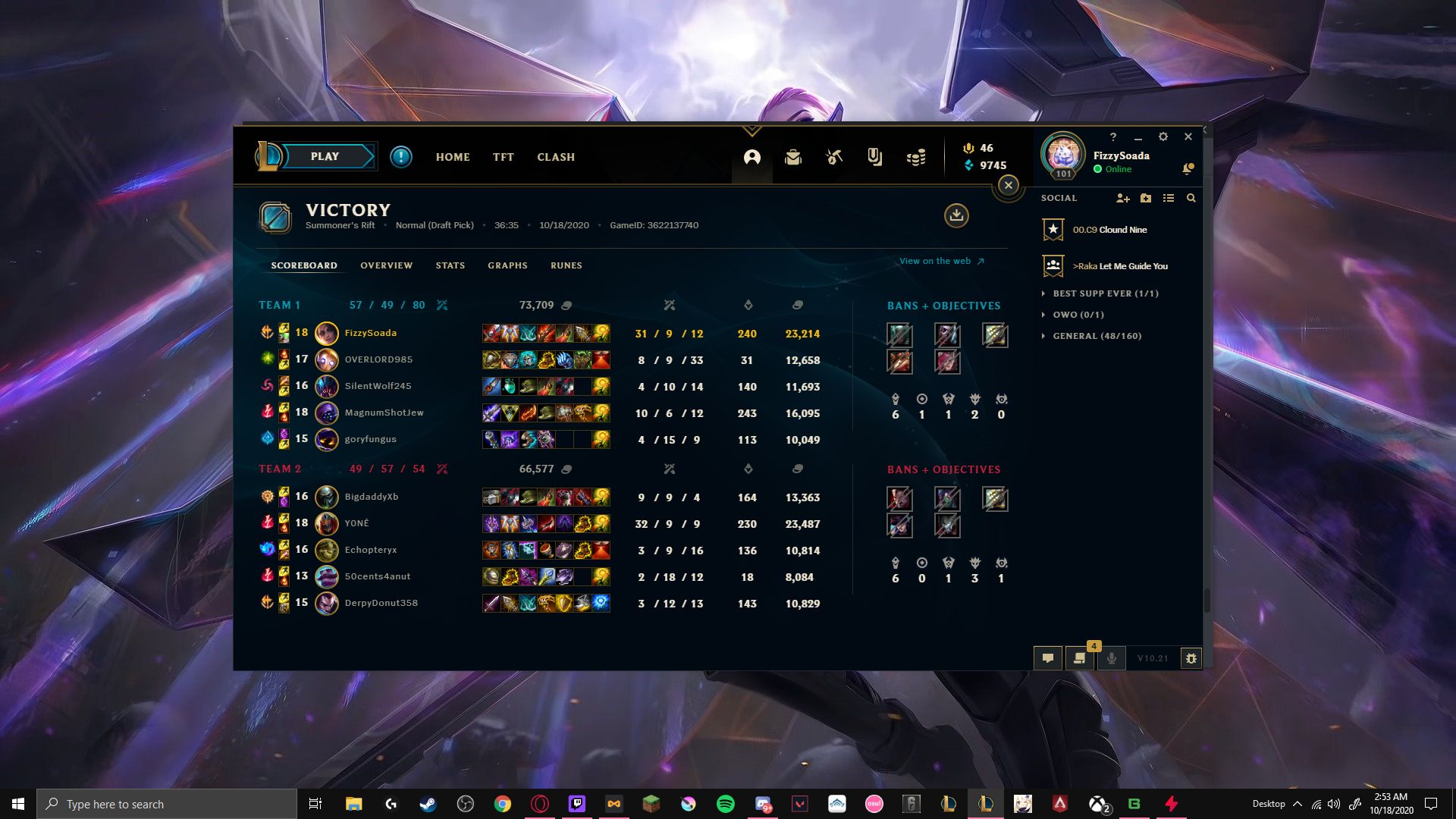Open the Collection backpack icon
1456x819 pixels.
pyautogui.click(x=793, y=157)
